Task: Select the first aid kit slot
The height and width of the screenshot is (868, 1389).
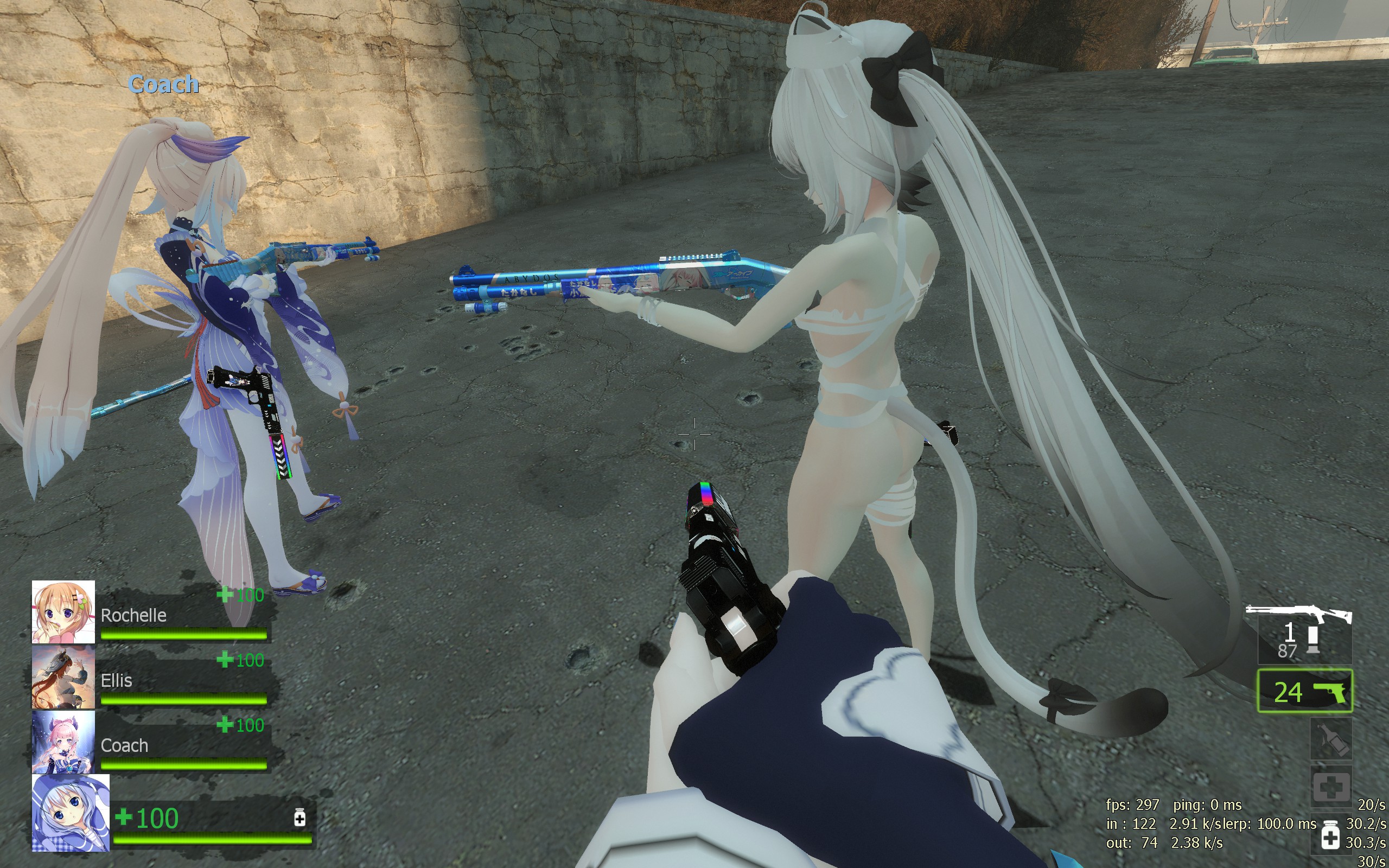Action: point(1330,787)
